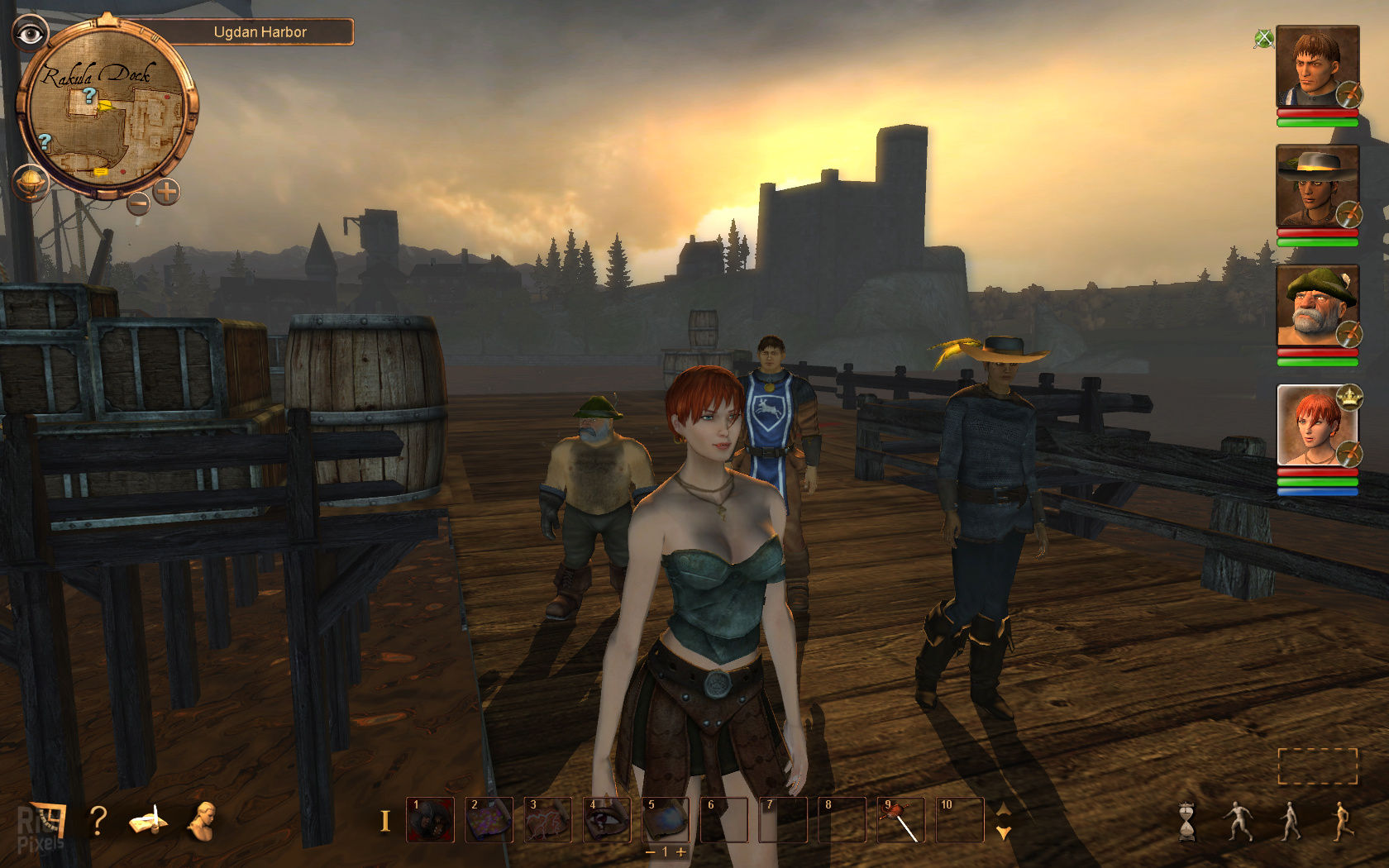Viewport: 1389px width, 868px height.
Task: Activate hotbar slot 1 hooded figure skill
Action: [x=430, y=820]
